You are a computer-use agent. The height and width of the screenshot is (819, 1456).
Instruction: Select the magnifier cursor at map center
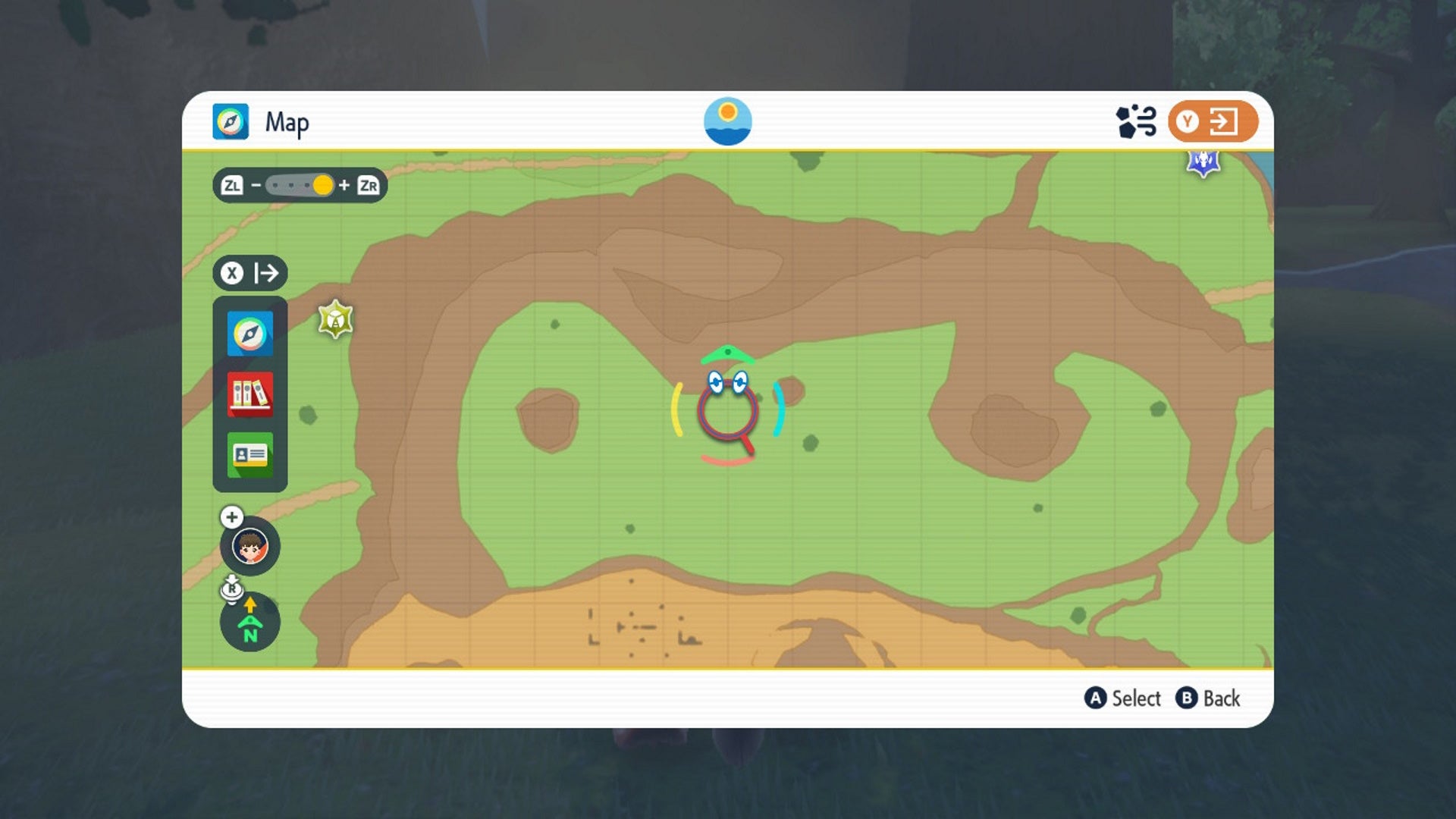[728, 413]
